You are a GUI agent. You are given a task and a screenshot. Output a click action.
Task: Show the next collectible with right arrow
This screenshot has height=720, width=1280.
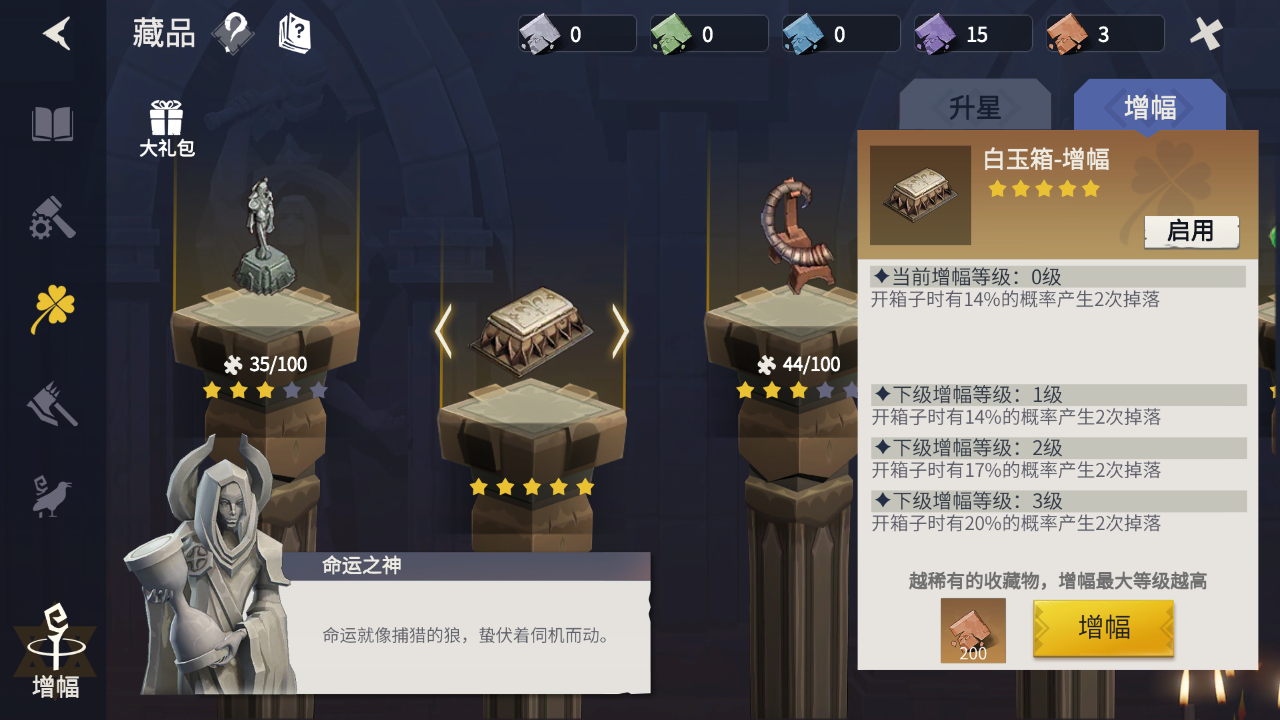[620, 332]
